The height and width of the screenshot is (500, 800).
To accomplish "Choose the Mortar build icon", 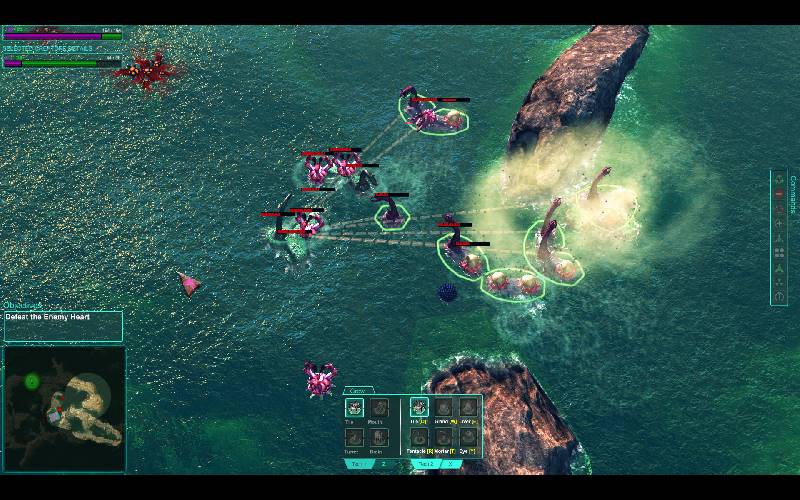I will pyautogui.click(x=443, y=437).
